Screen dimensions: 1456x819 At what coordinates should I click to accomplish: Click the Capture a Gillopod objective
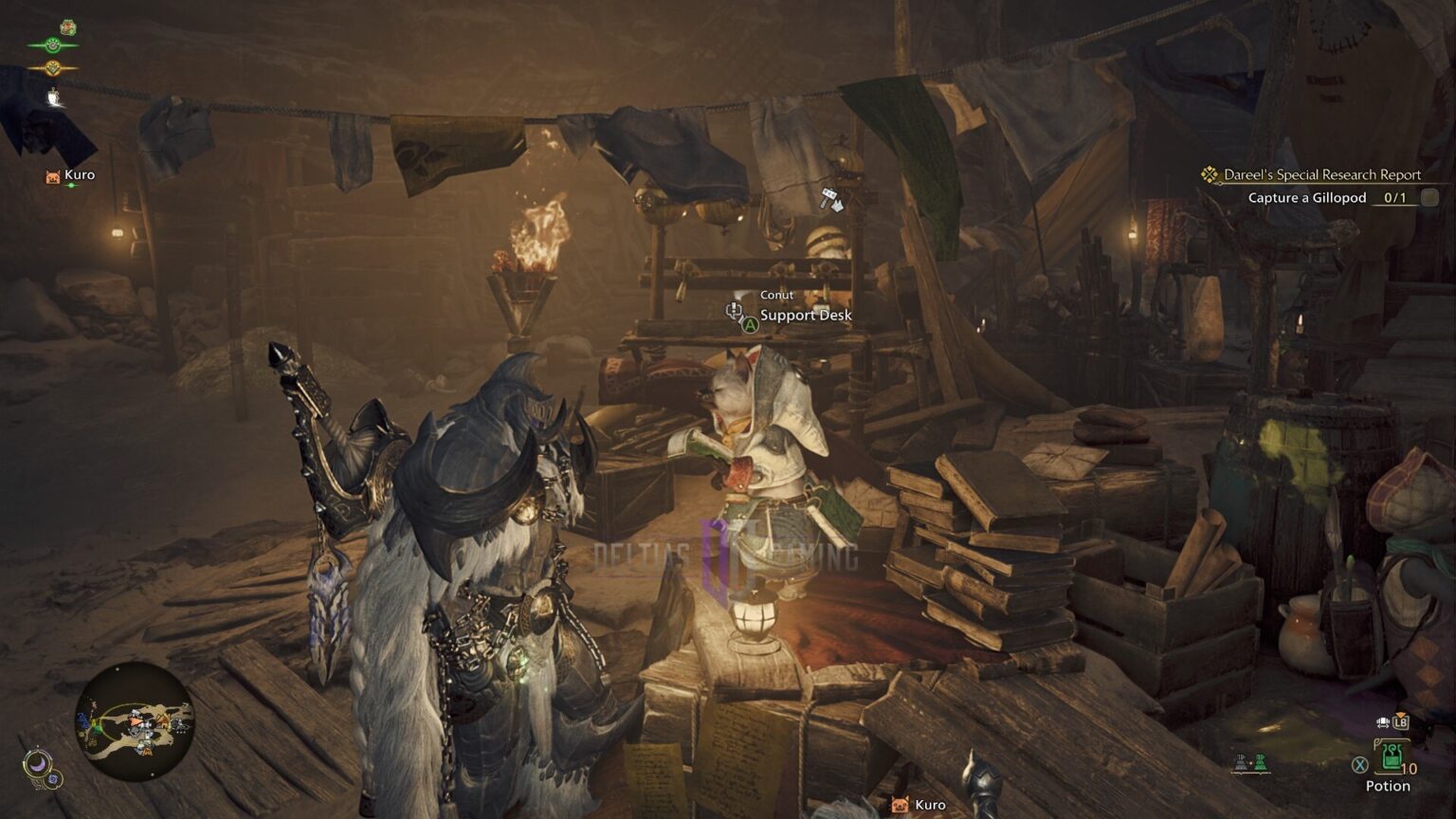(1306, 198)
